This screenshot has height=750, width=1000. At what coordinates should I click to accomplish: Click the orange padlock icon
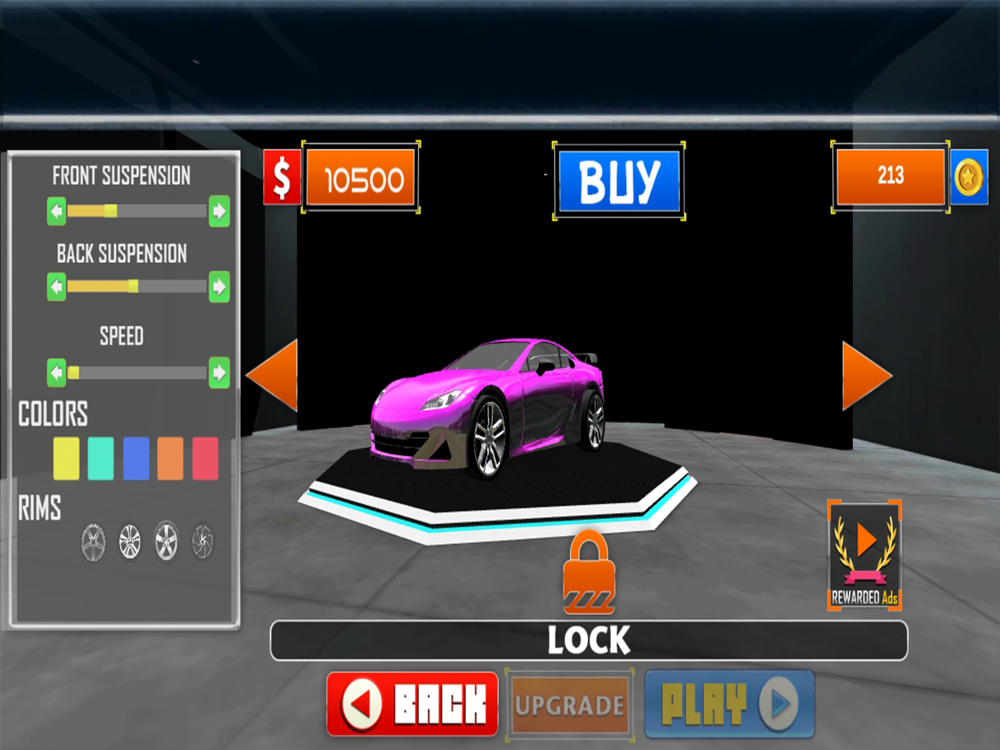point(589,575)
